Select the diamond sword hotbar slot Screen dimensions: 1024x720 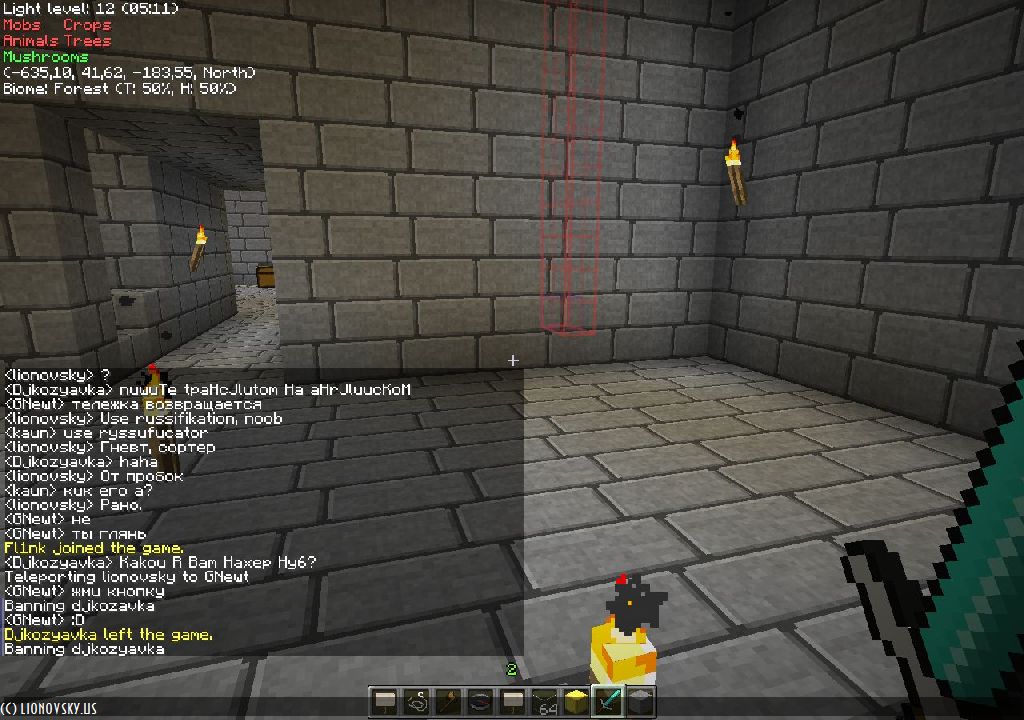click(x=608, y=701)
